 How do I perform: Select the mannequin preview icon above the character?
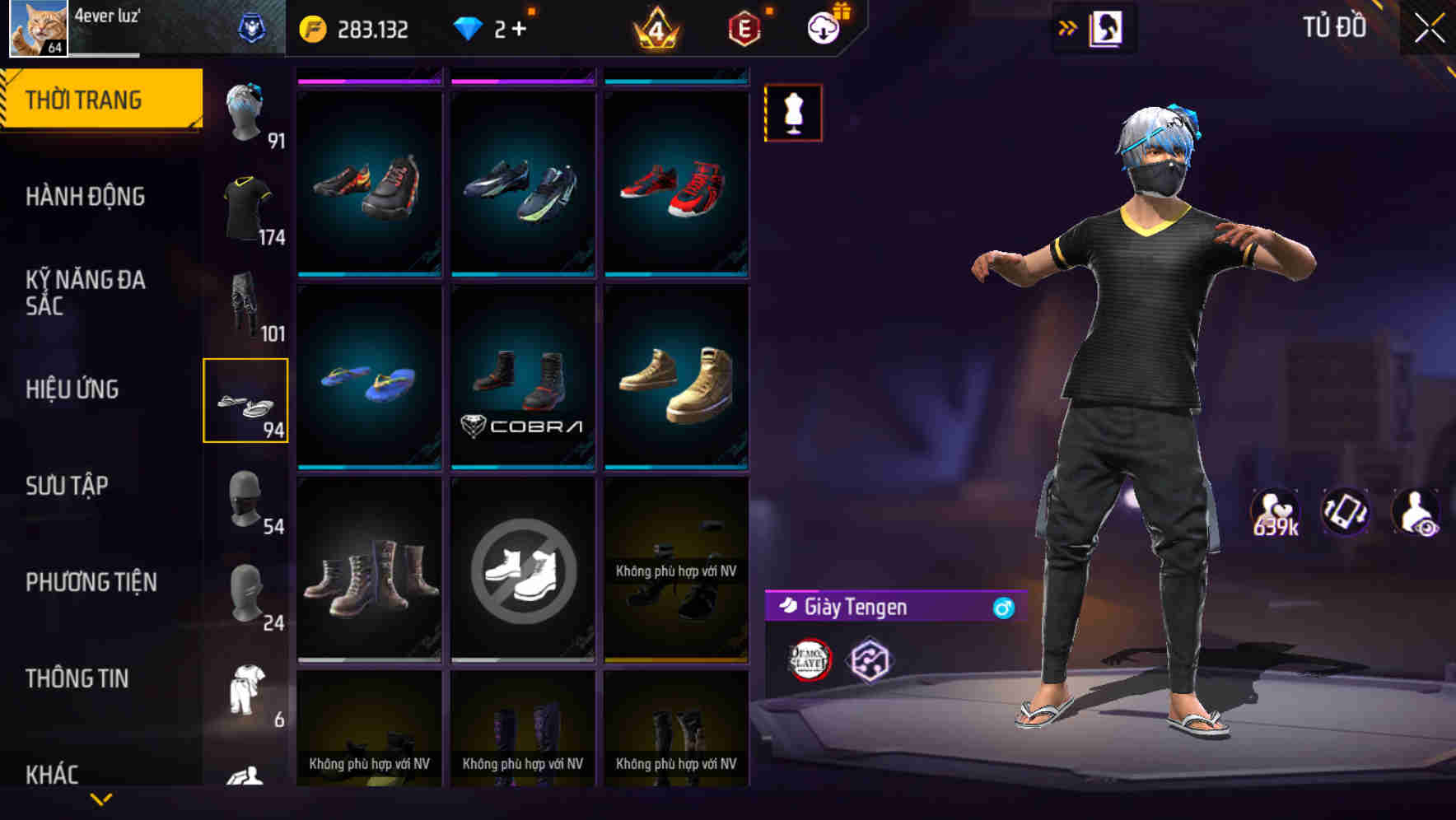(x=793, y=113)
